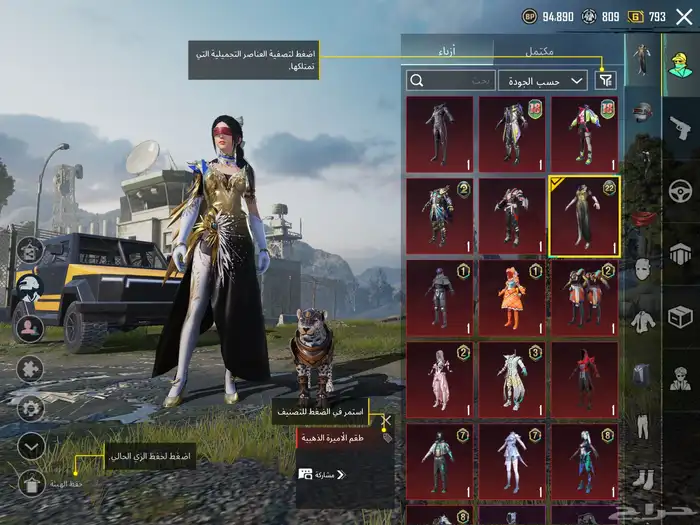Image resolution: width=700 pixels, height=525 pixels.
Task: Switch to the مكتمل tab
Action: coord(539,49)
